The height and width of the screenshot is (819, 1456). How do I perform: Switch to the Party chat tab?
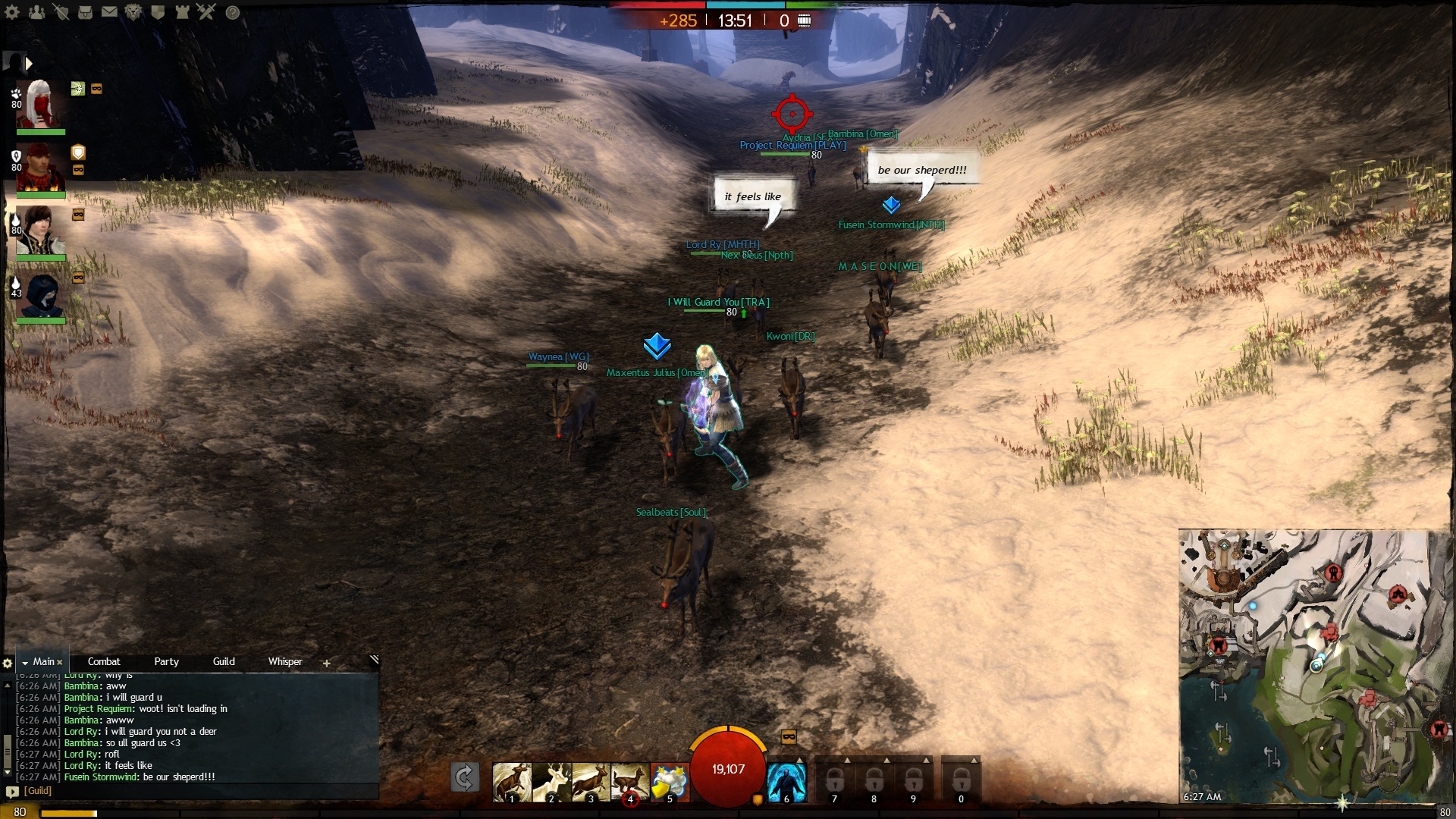point(166,661)
